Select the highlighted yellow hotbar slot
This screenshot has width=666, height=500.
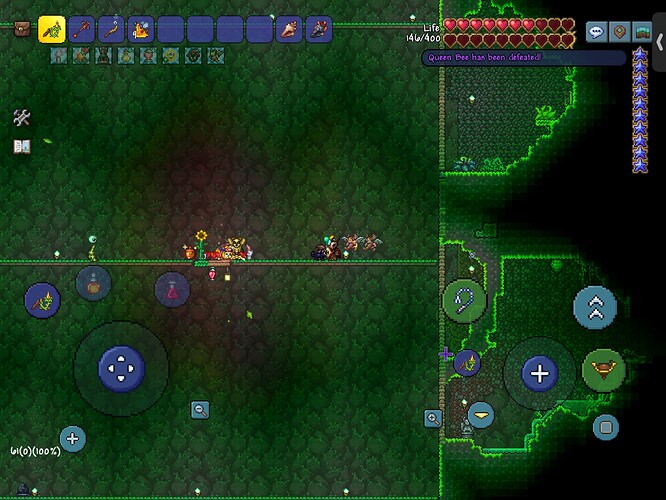point(52,30)
